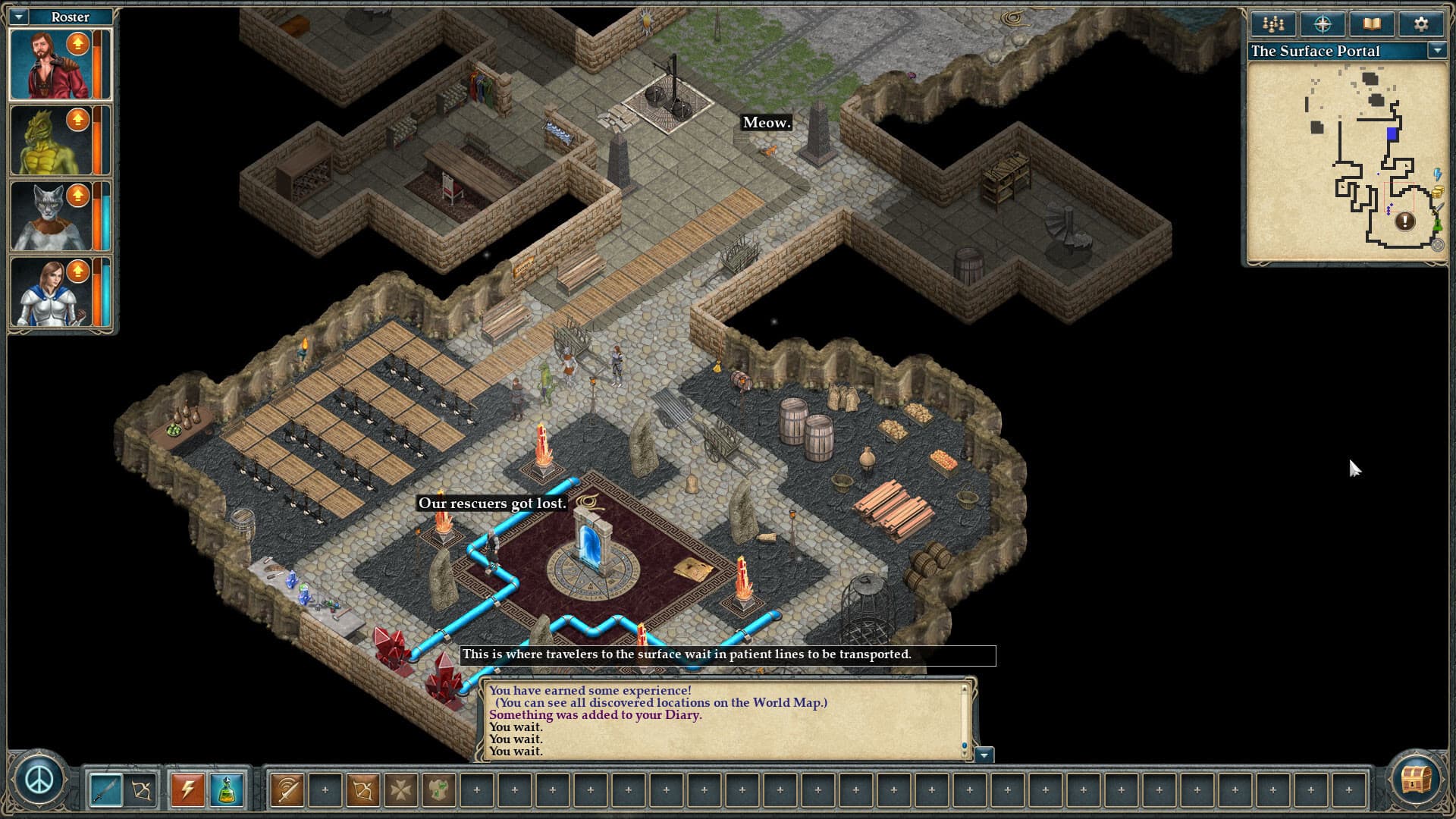1456x819 pixels.
Task: Toggle ranged mode with the bow icon
Action: click(141, 789)
